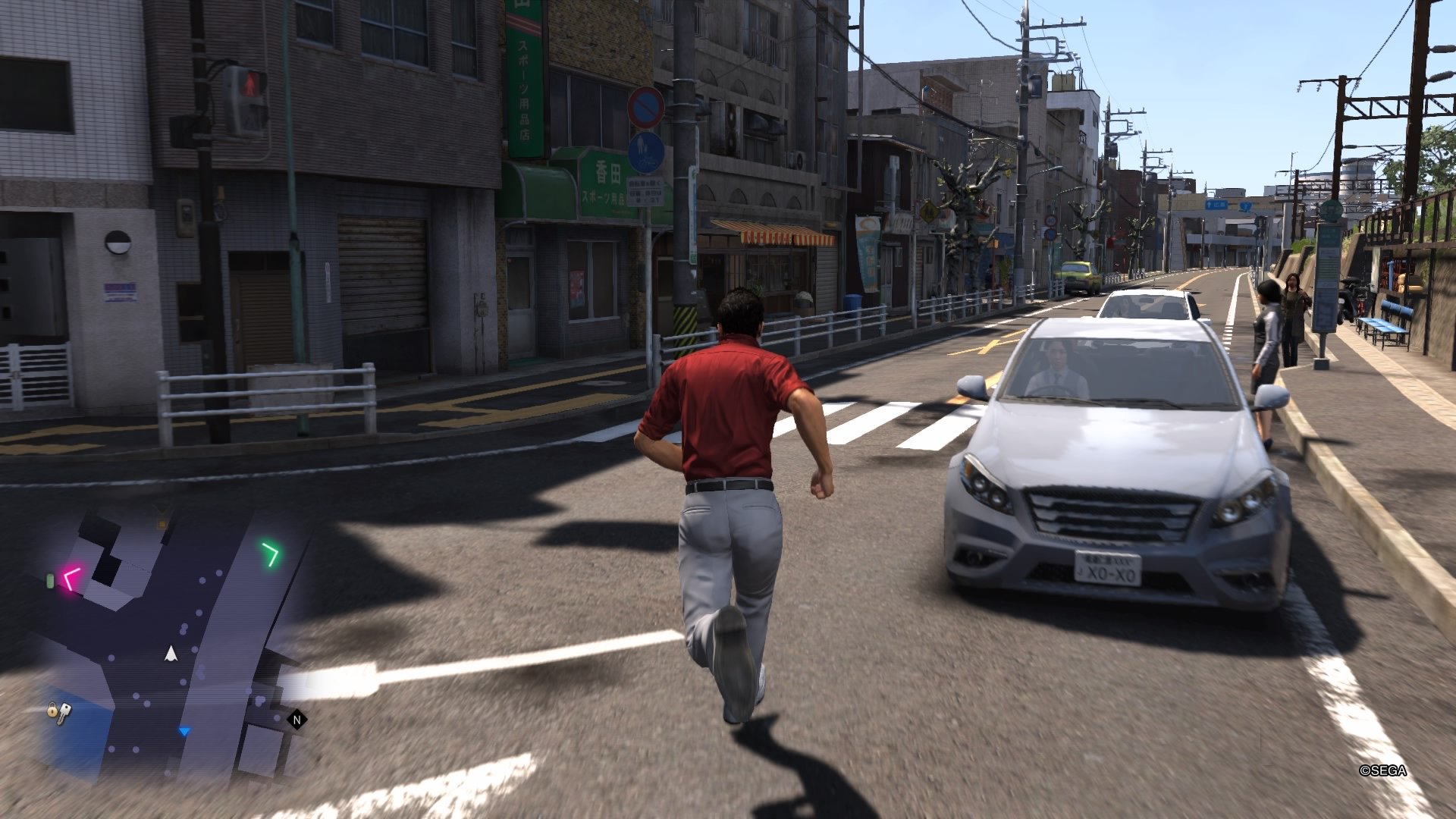This screenshot has height=819, width=1456.
Task: Click a gray NPC dot on the minimap
Action: (202, 580)
